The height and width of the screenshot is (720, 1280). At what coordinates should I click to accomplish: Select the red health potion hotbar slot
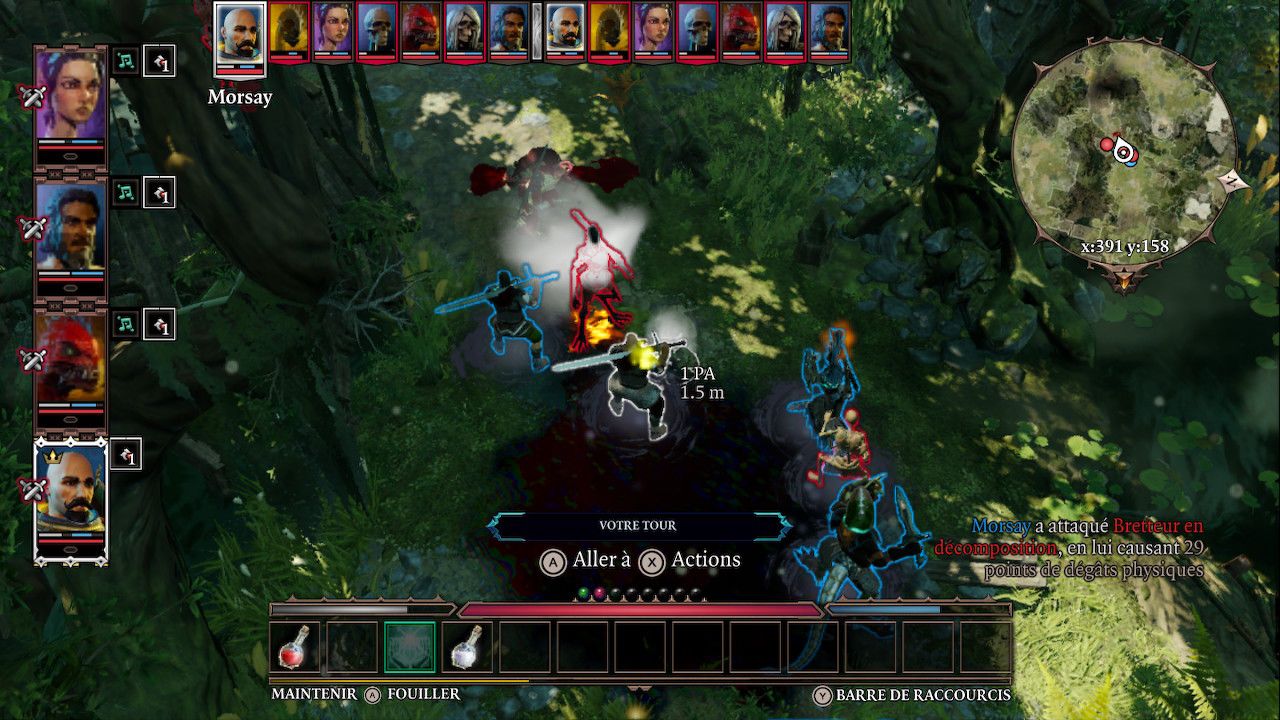[x=295, y=647]
